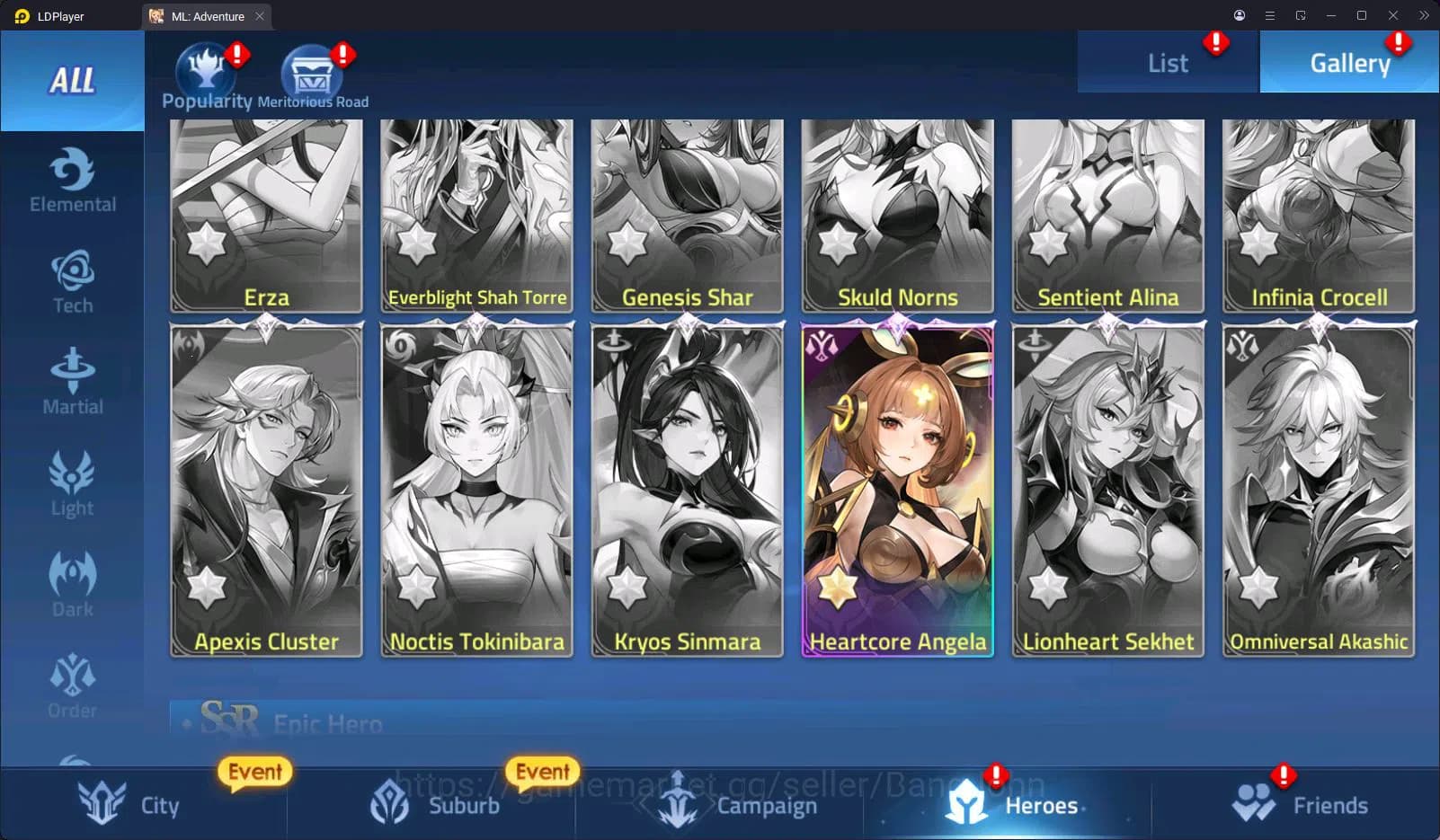Select the Light faction filter

click(x=72, y=483)
